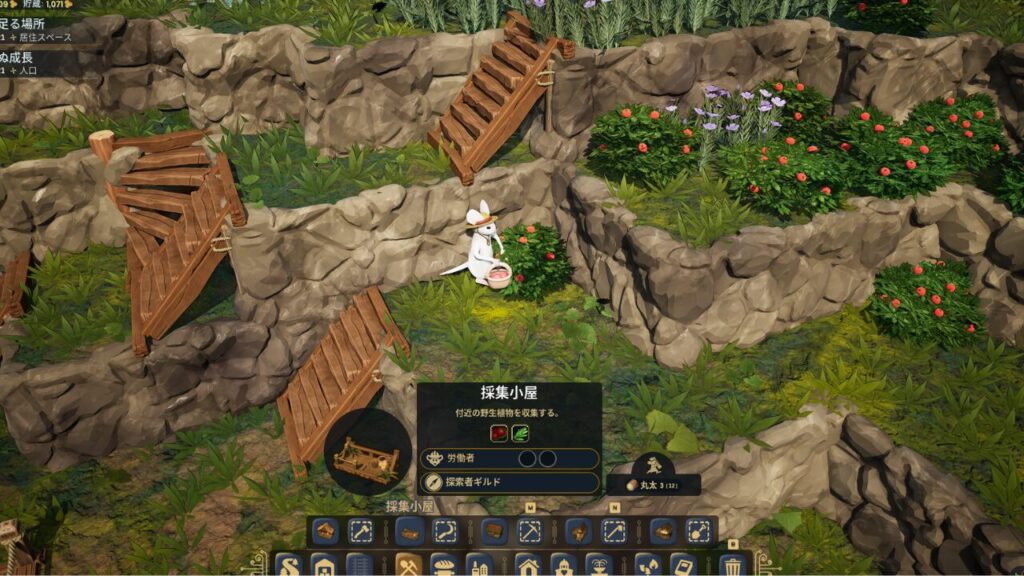Select the trash bin demolish tool
Screen dimensions: 1024x576
(x=733, y=565)
